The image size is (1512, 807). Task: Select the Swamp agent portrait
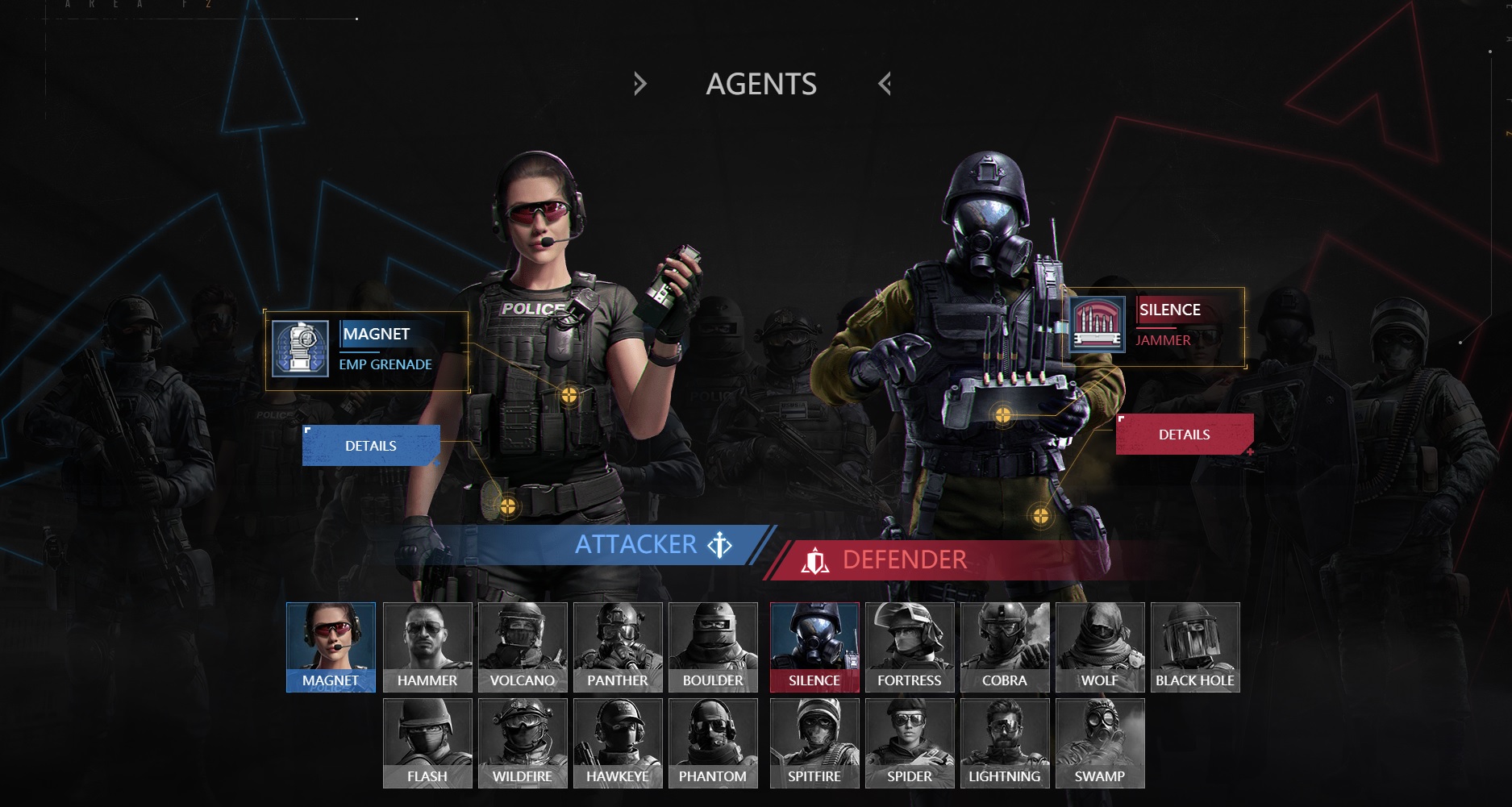click(x=1100, y=743)
